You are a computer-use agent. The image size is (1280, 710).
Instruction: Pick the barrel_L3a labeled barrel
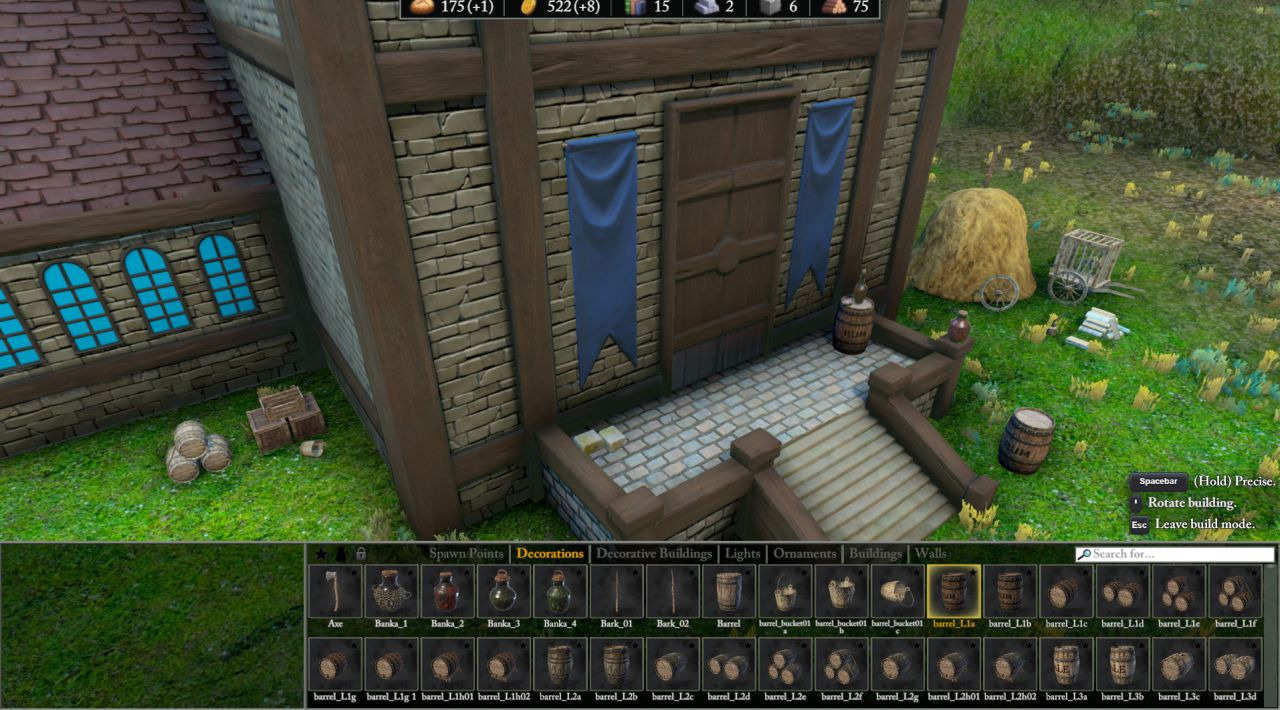[1066, 665]
